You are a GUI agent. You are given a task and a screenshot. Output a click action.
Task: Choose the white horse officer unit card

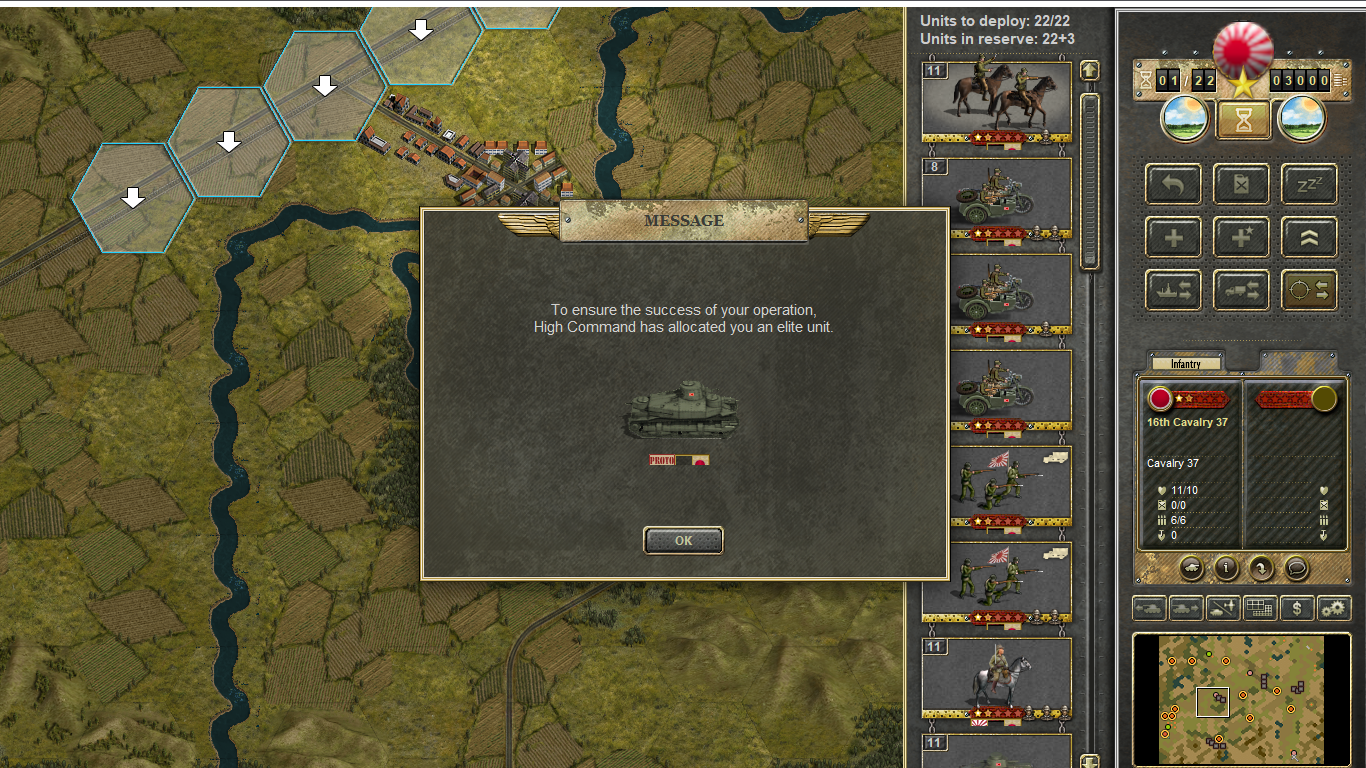[996, 679]
